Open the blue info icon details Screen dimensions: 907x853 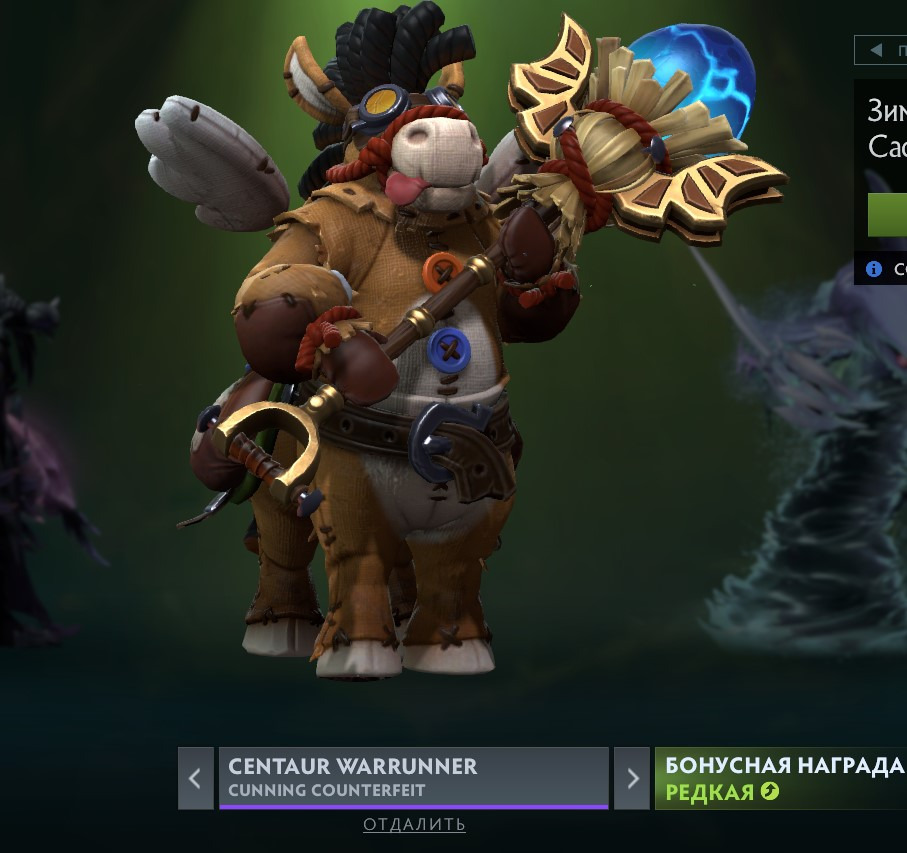(874, 269)
